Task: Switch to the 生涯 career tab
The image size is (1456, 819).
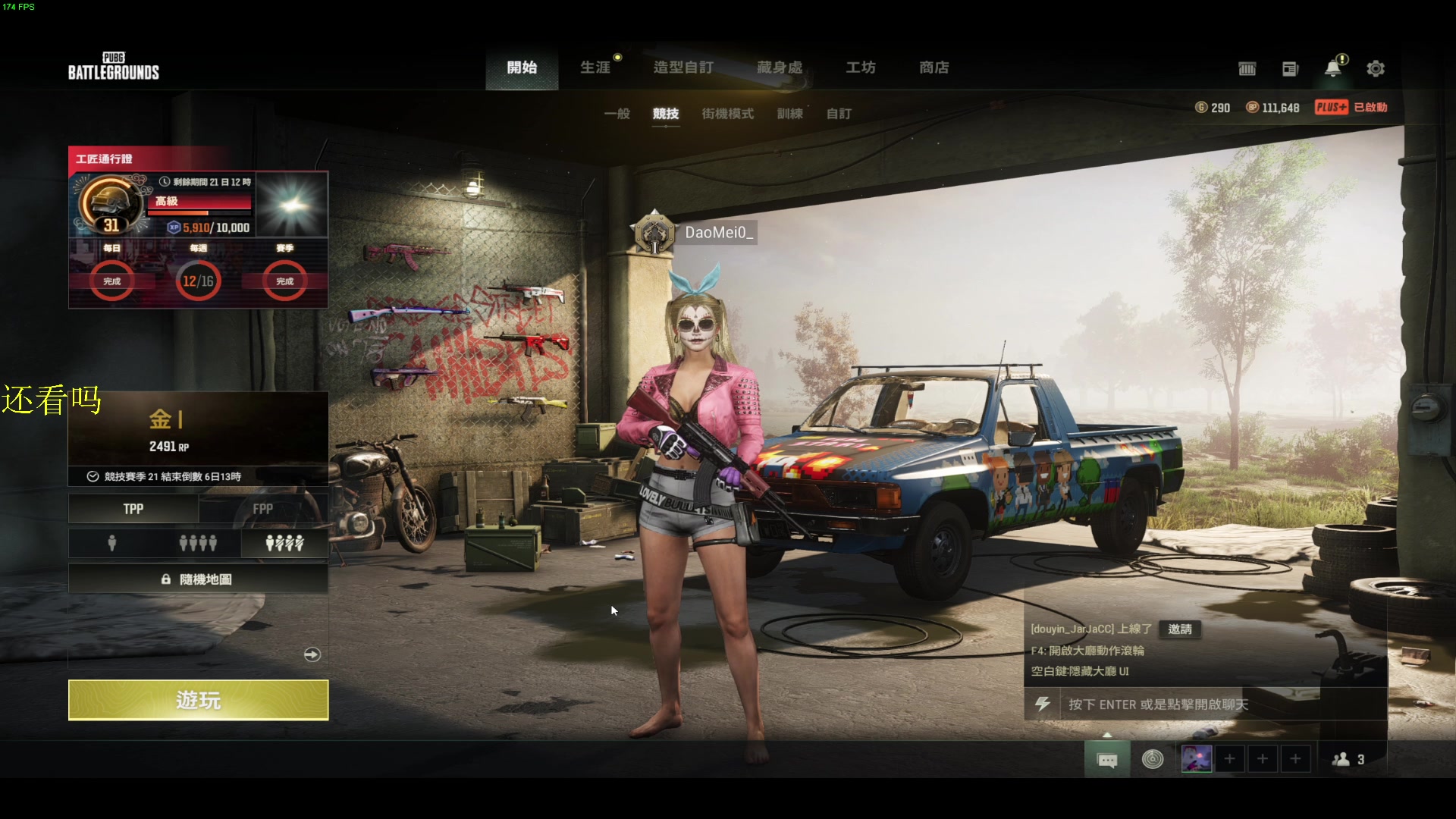Action: point(595,67)
